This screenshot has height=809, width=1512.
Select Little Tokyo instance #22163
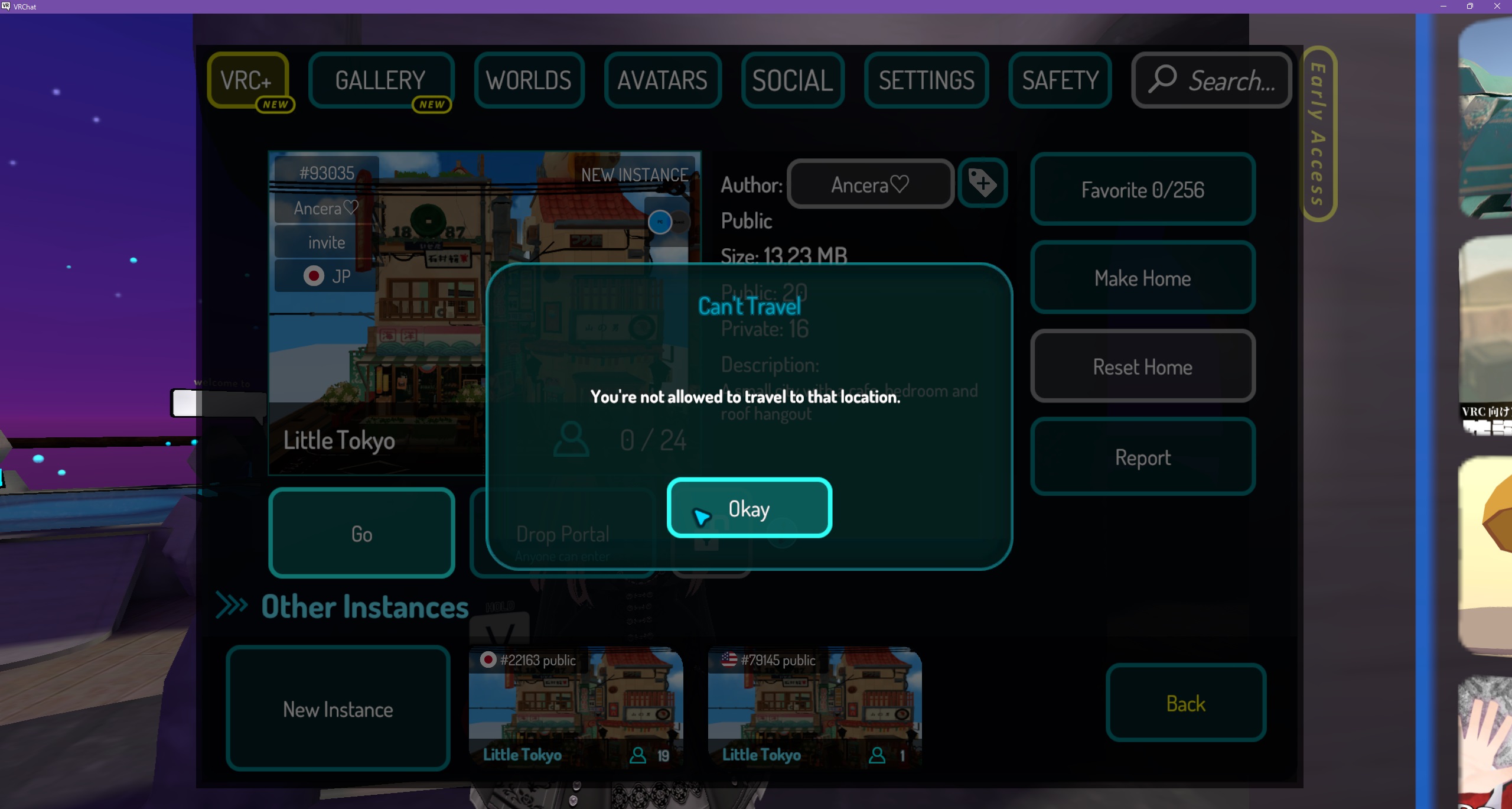click(x=576, y=709)
